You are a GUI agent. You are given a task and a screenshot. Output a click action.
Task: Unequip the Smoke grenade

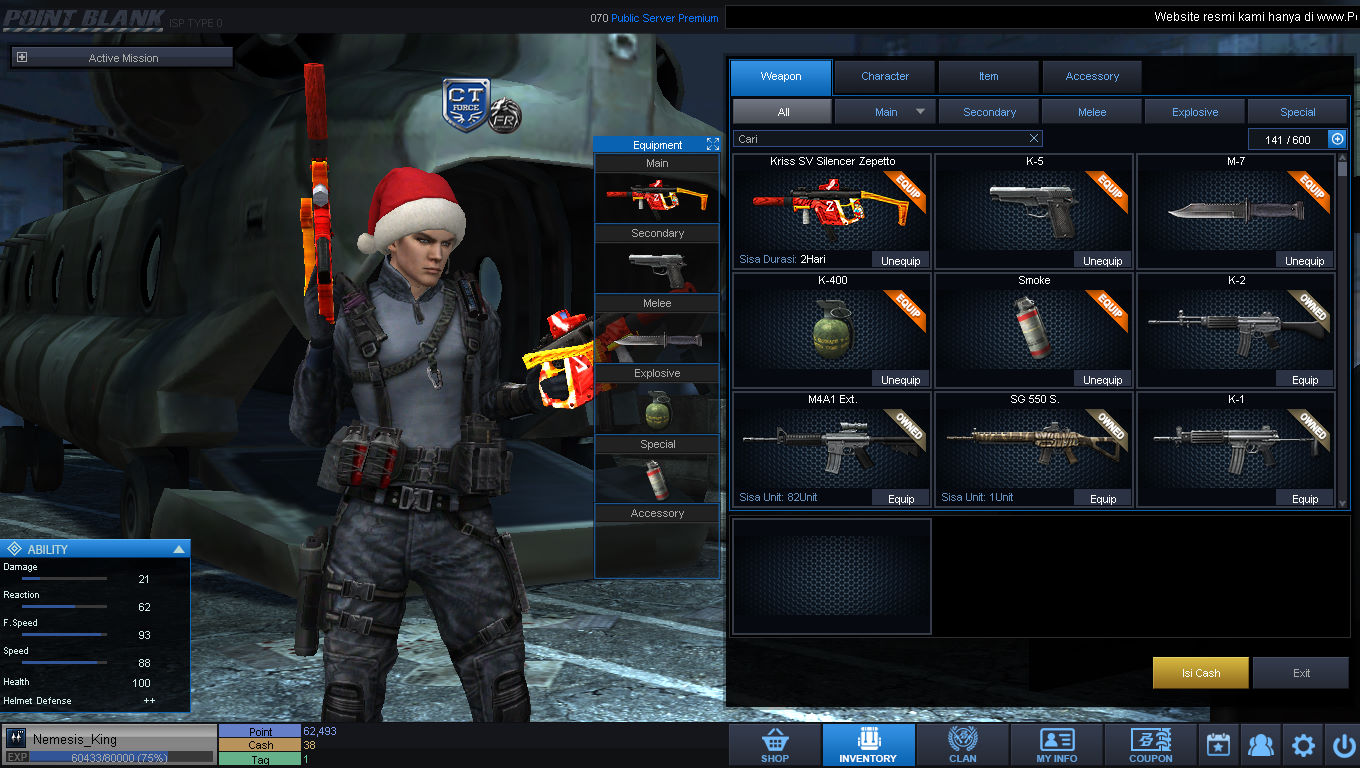(x=1102, y=380)
